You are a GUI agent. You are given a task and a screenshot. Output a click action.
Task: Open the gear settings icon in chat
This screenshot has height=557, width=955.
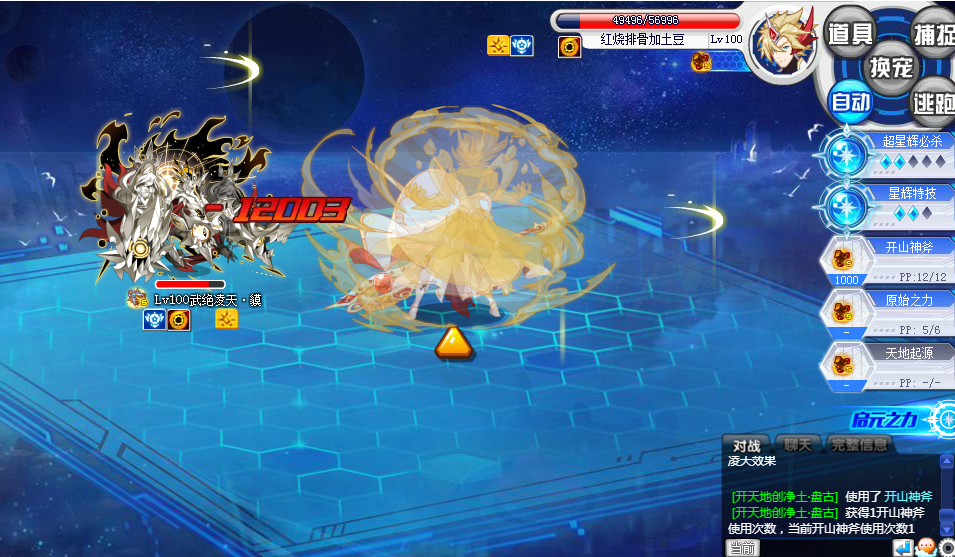pos(947,548)
